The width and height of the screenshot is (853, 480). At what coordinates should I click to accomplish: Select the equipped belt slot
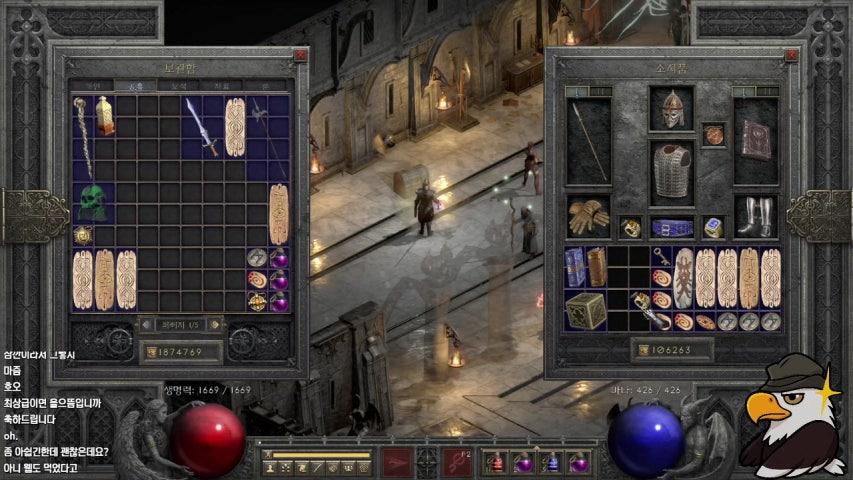tap(671, 227)
